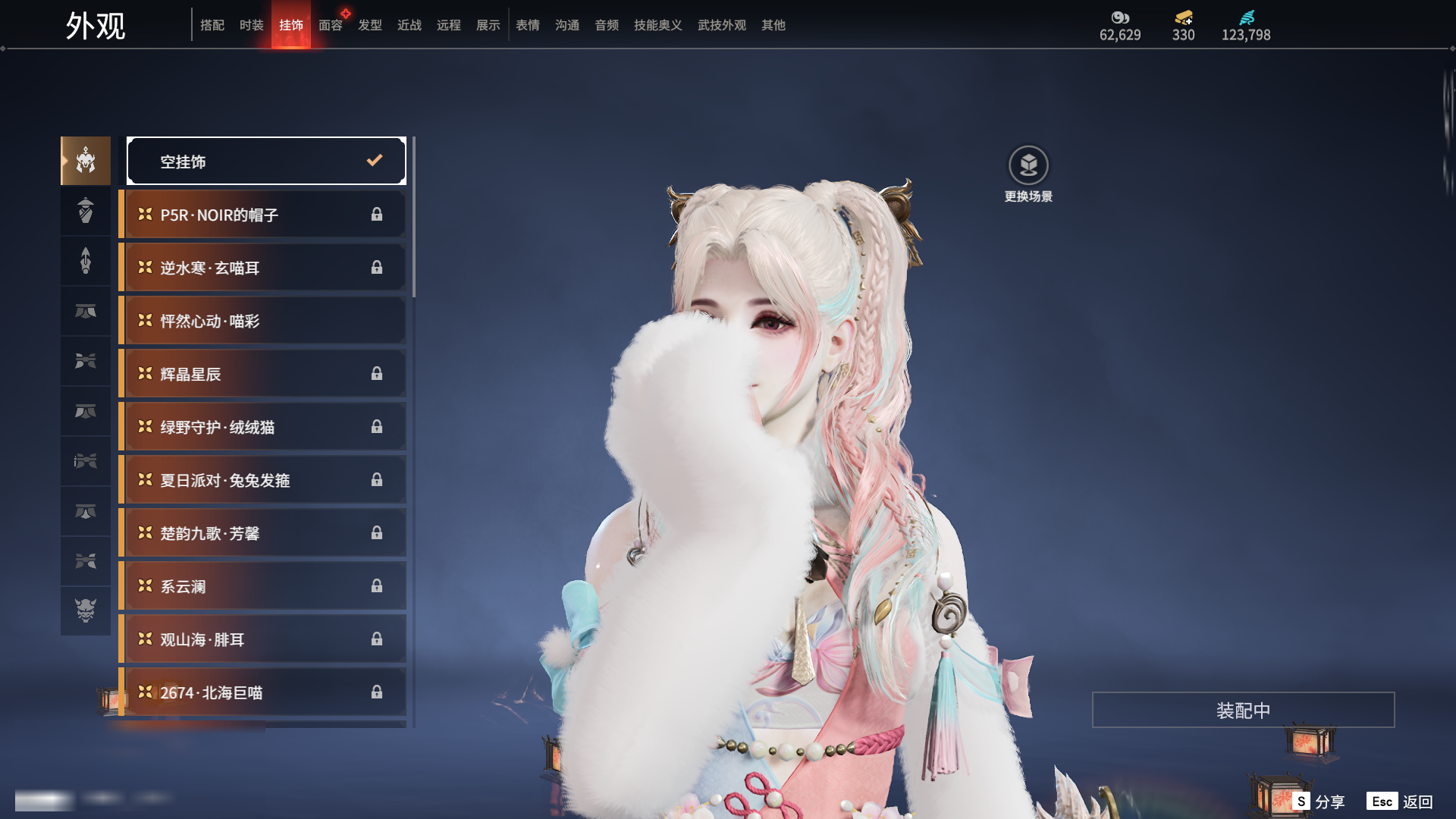1456x819 pixels.
Task: Select the demon mask accessory category icon
Action: tap(86, 610)
